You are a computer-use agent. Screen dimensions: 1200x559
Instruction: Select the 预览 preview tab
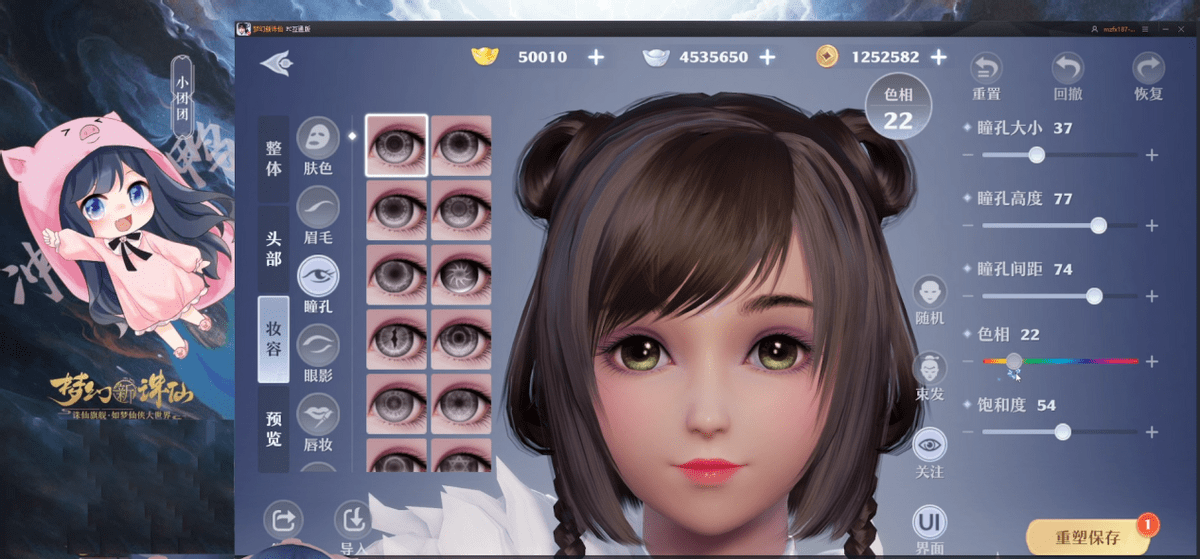click(x=273, y=428)
